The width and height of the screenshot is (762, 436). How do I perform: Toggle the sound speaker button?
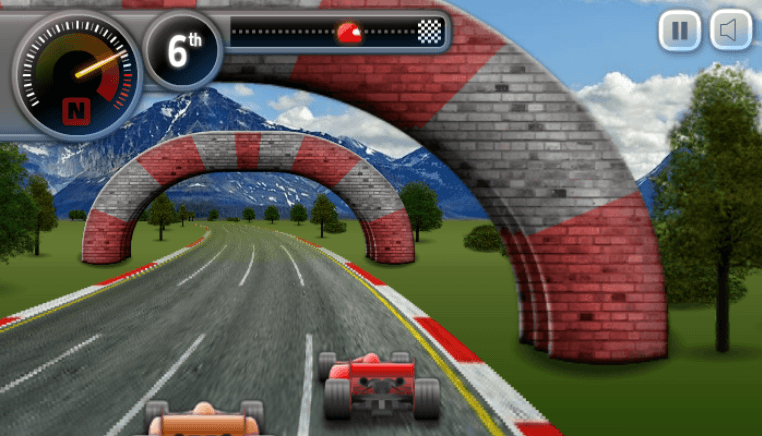[730, 31]
